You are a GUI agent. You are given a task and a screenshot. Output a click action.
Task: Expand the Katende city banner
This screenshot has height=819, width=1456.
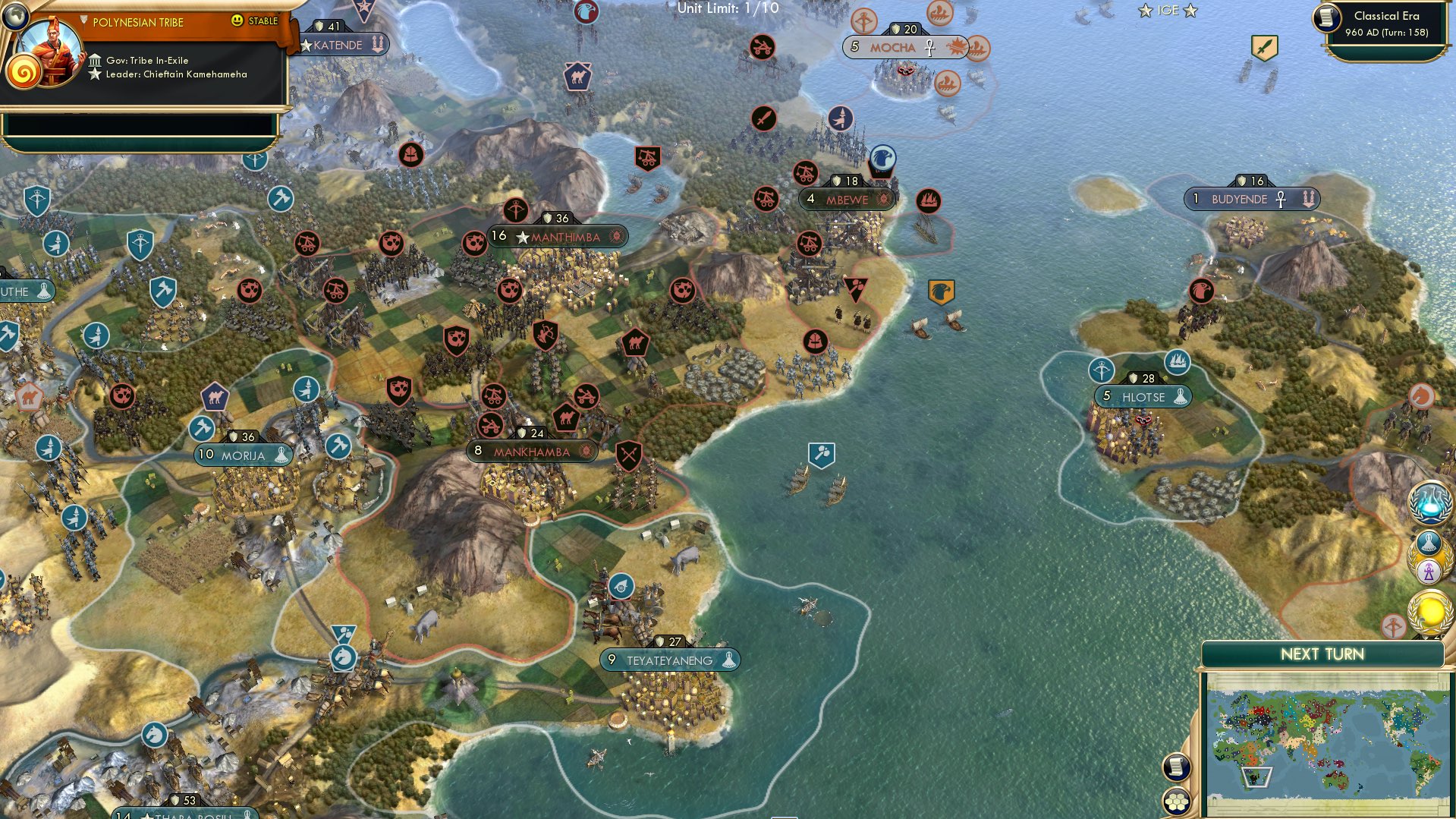(x=338, y=44)
